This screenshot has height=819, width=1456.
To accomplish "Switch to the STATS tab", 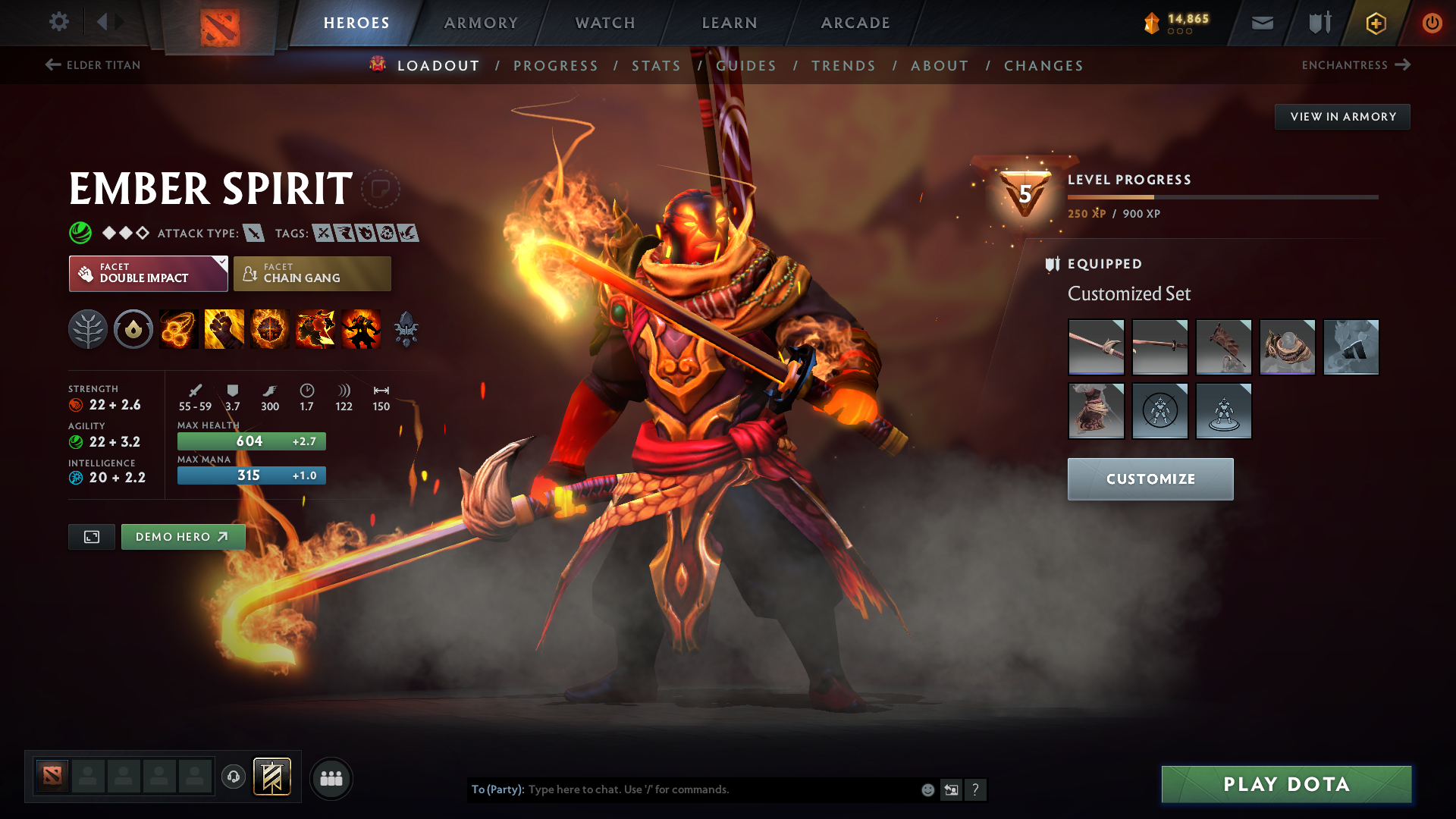I will pyautogui.click(x=655, y=65).
